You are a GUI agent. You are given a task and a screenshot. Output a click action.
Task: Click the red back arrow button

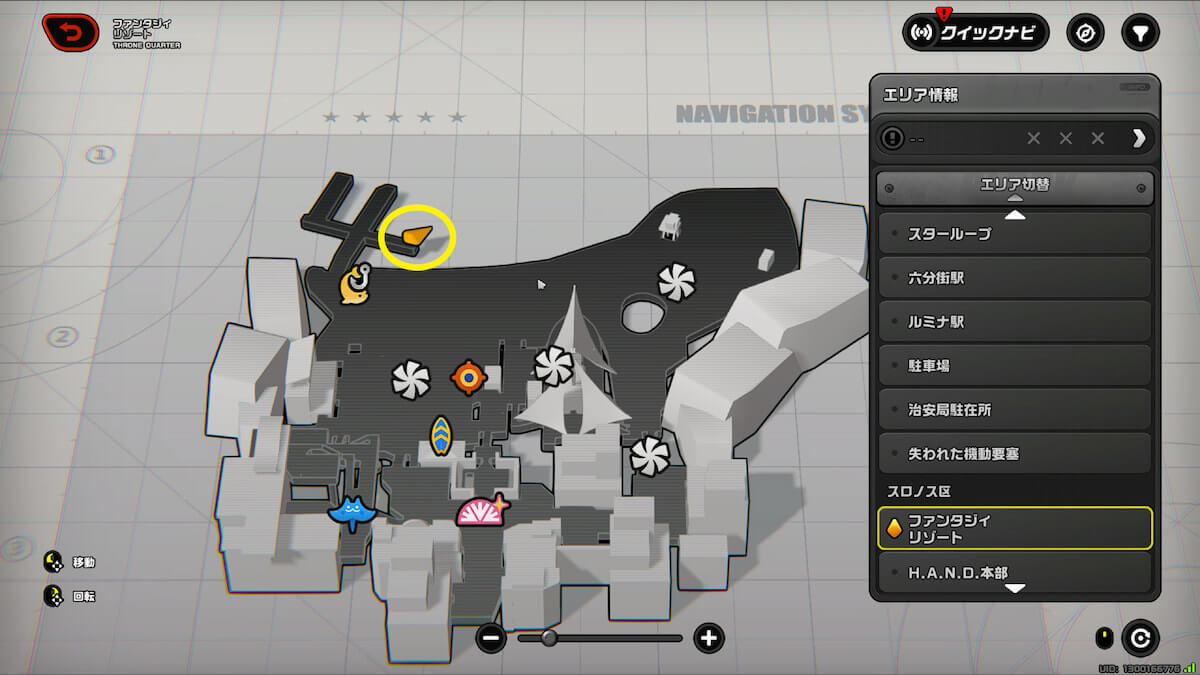70,33
